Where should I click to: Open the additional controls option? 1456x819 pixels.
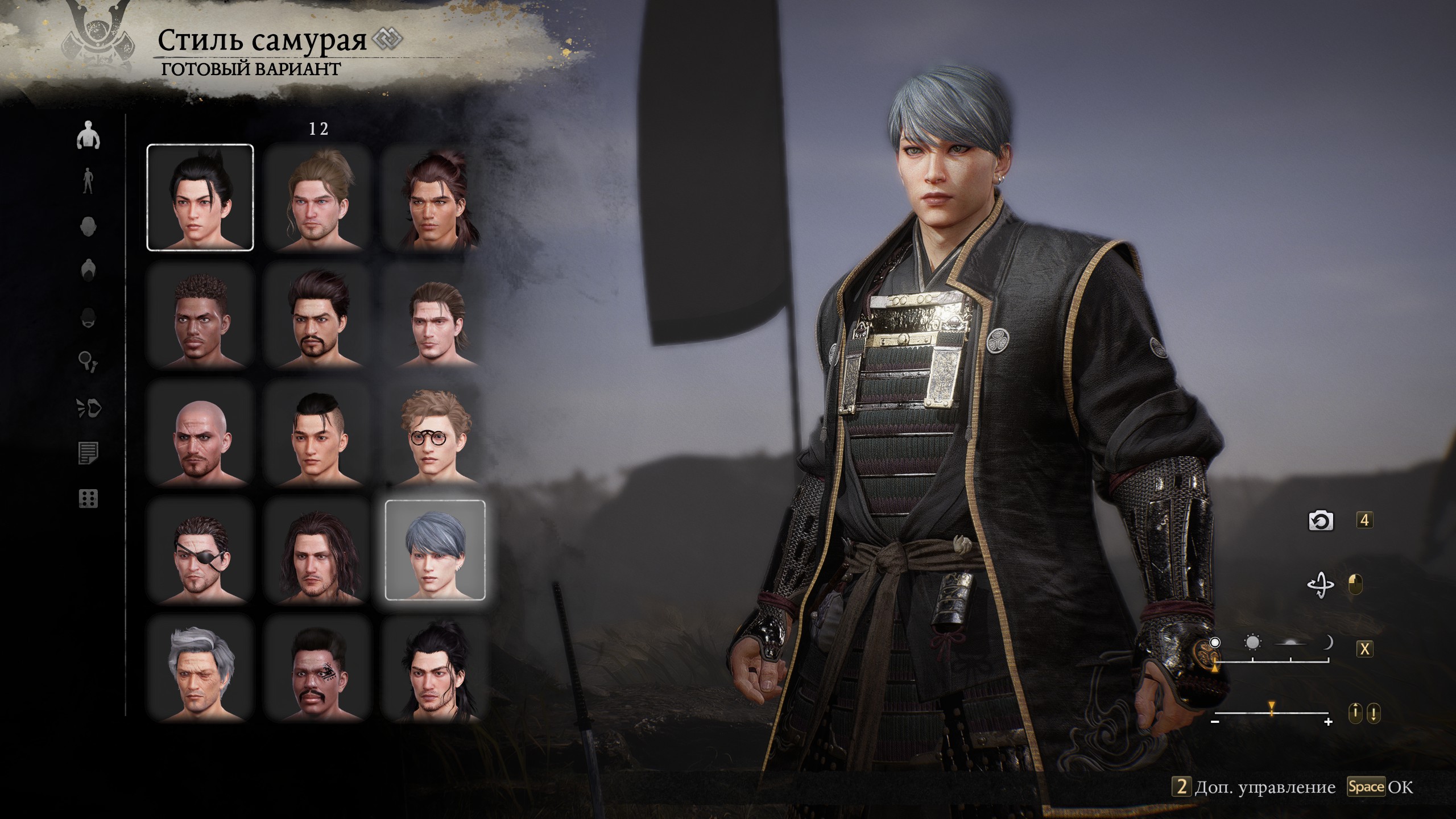click(x=1254, y=787)
